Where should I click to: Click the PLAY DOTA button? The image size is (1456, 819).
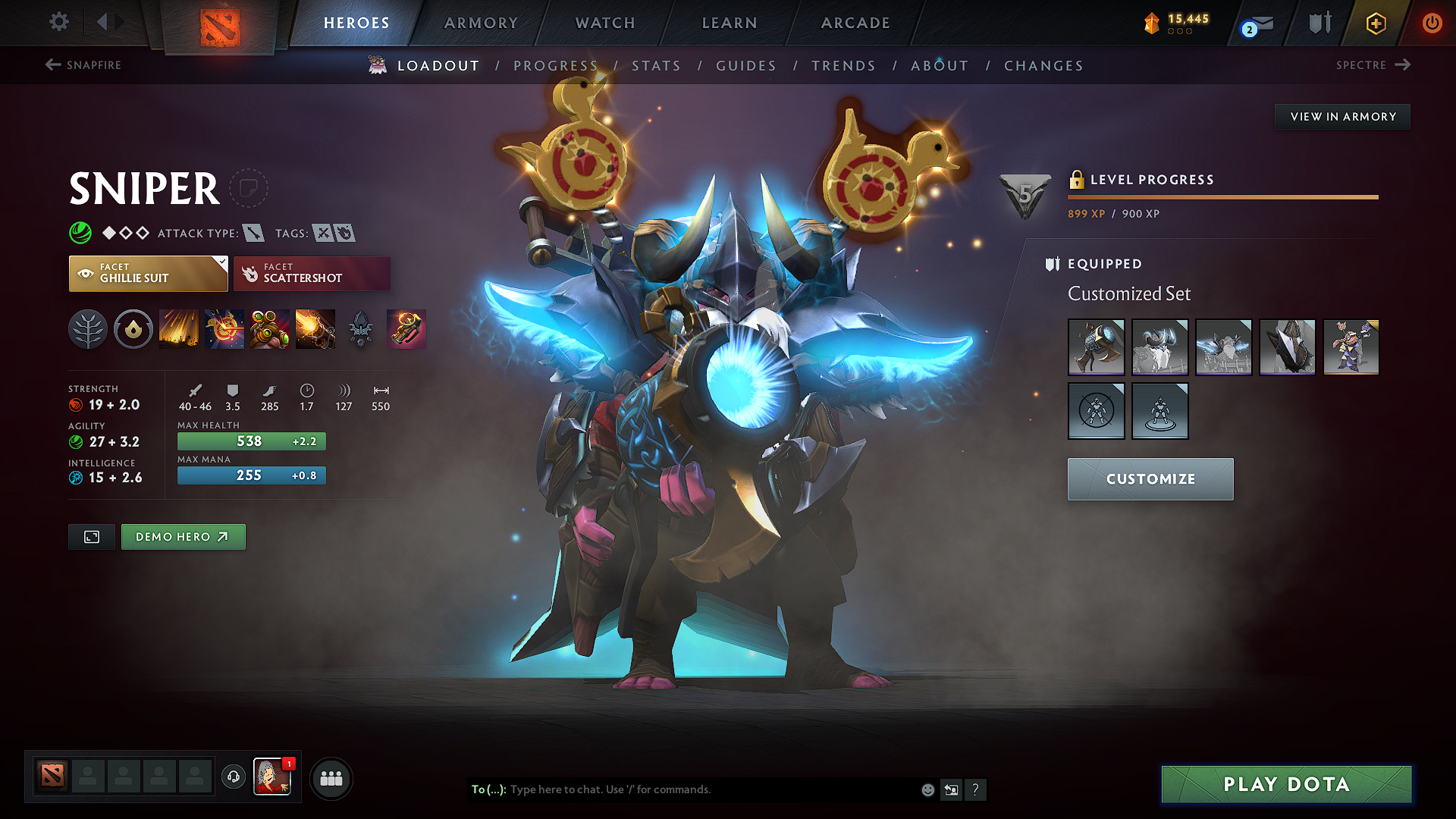coord(1285,784)
